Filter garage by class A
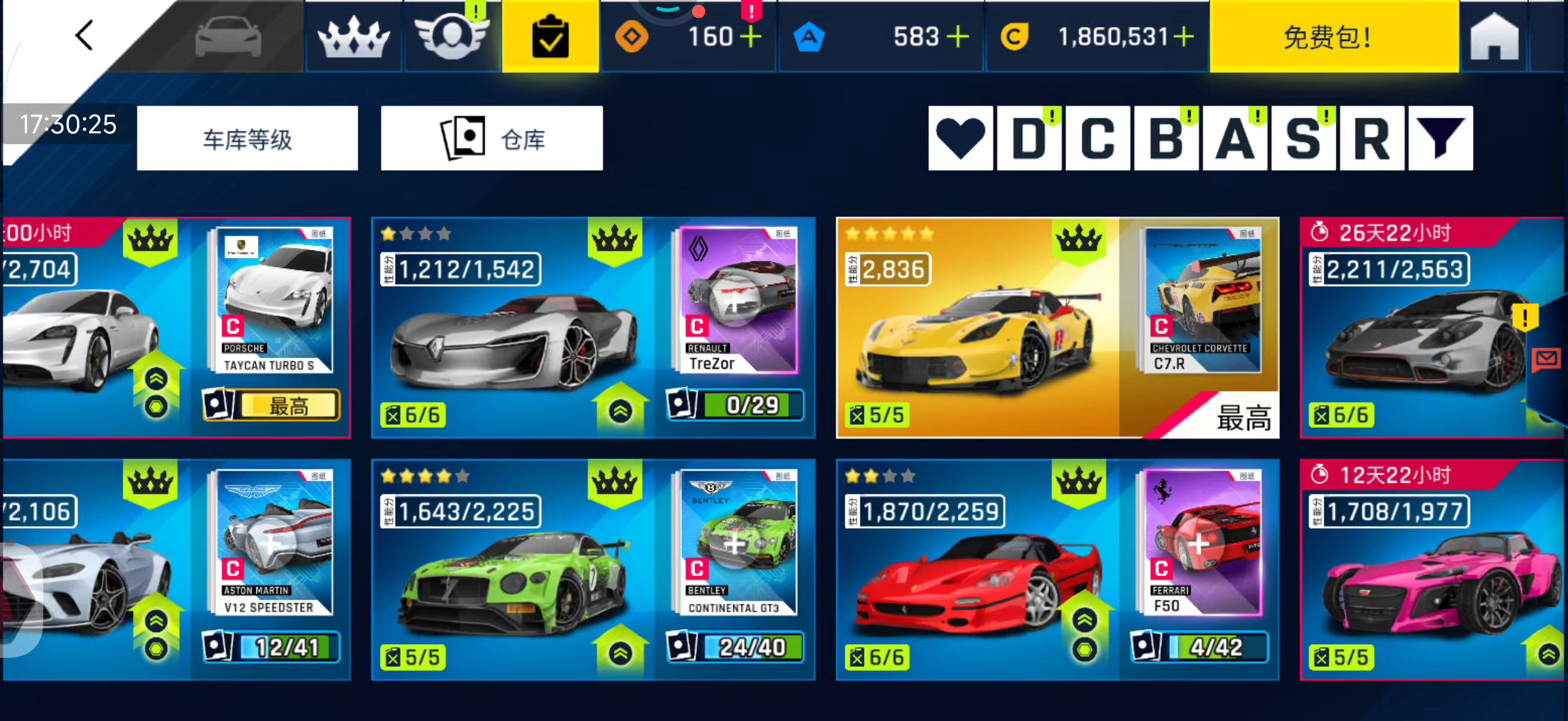The height and width of the screenshot is (721, 1568). [x=1235, y=139]
